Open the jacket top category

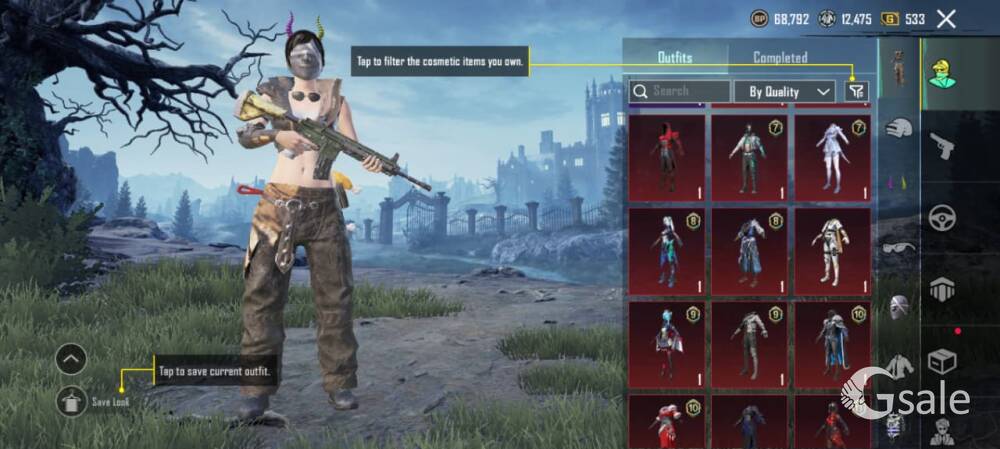click(x=899, y=366)
